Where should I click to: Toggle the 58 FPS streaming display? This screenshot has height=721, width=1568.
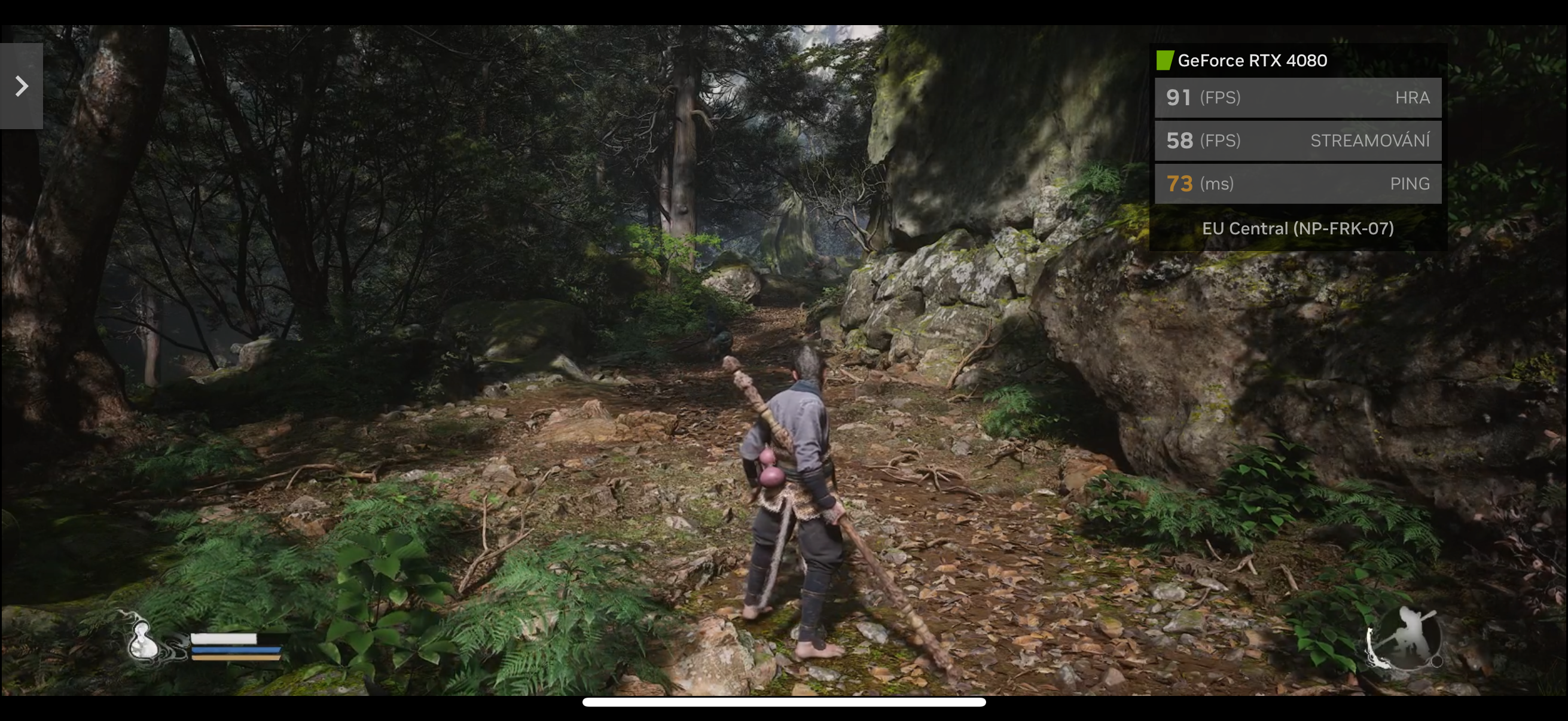tap(1179, 140)
